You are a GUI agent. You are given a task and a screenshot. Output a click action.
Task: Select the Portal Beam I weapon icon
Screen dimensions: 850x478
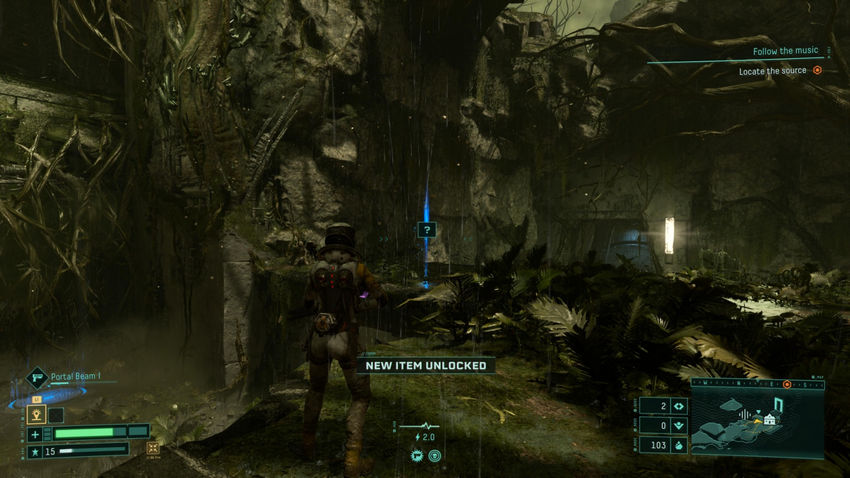37,377
